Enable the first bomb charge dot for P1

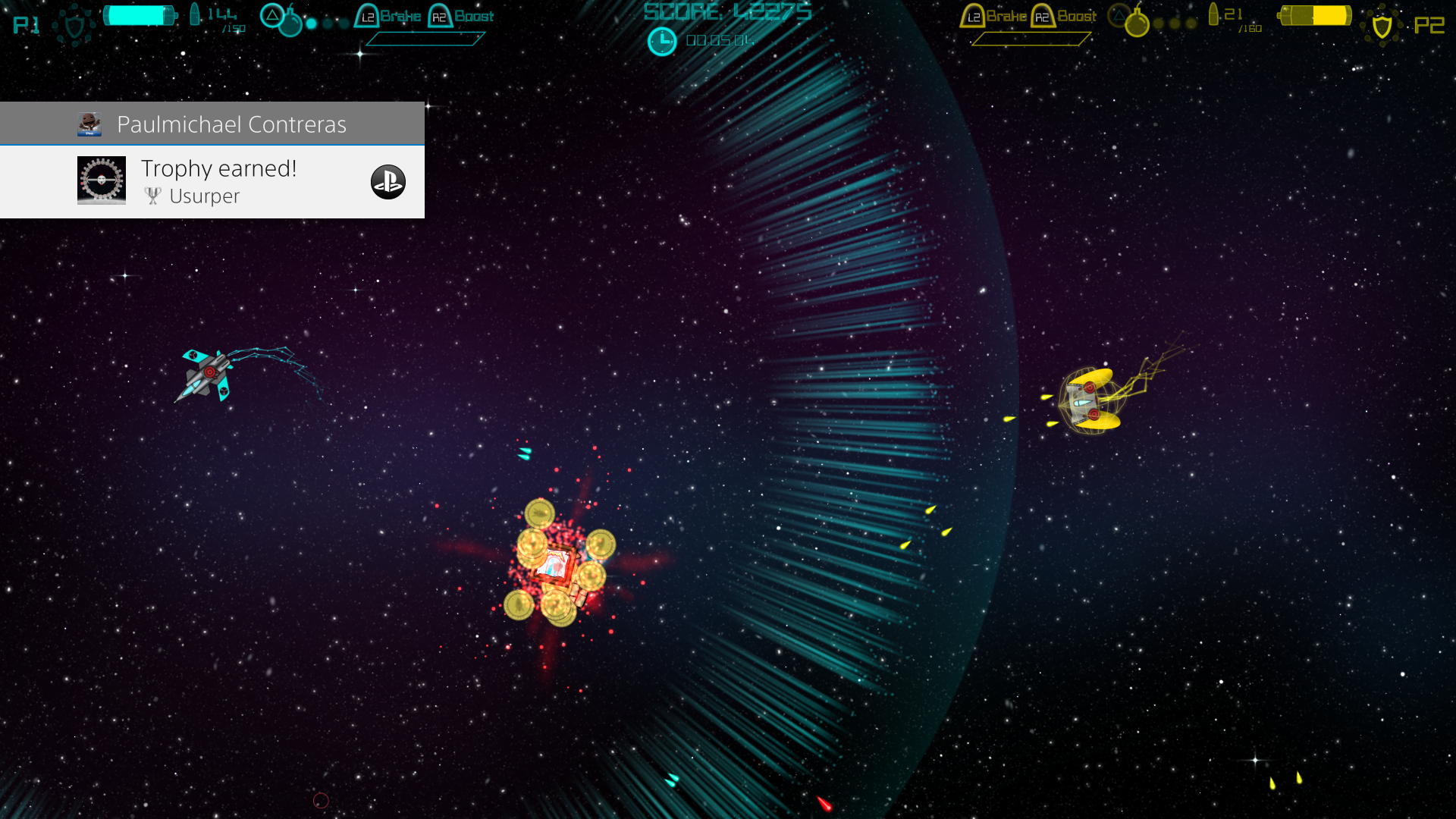[312, 24]
